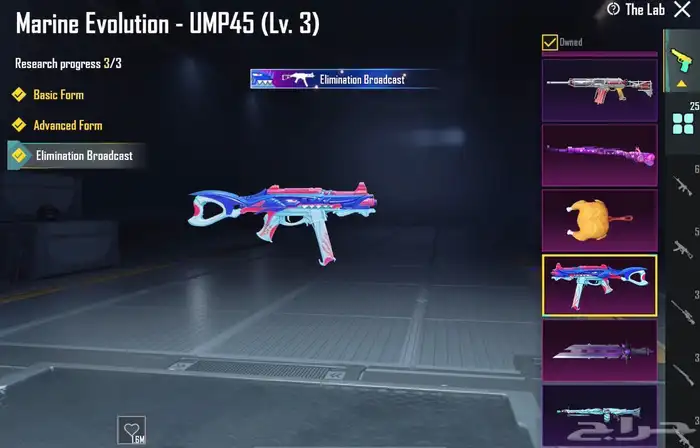Toggle the Owned checkbox filter
Viewport: 700px width, 448px height.
click(x=549, y=42)
